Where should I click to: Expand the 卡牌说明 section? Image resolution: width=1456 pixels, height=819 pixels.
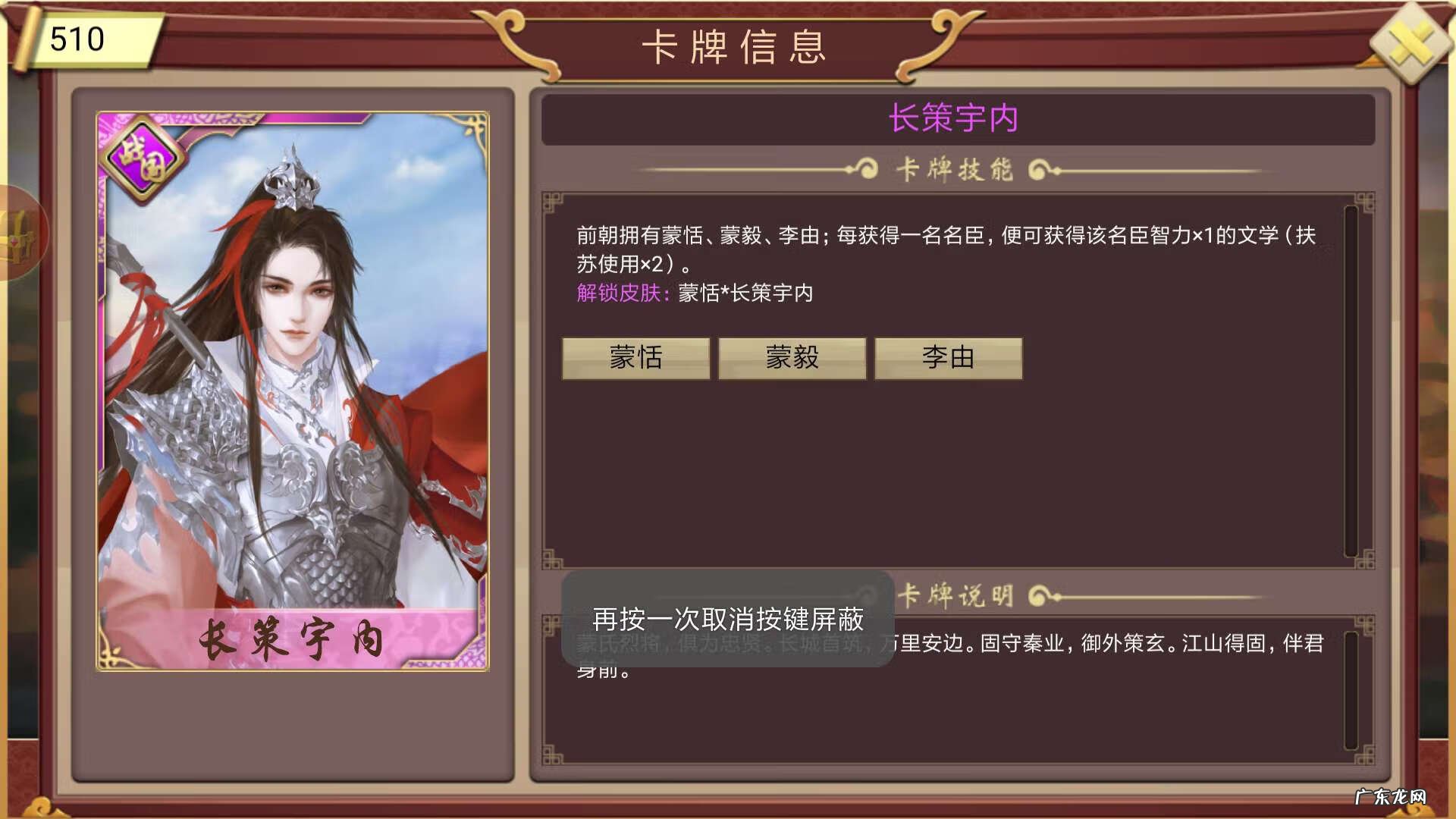point(954,597)
